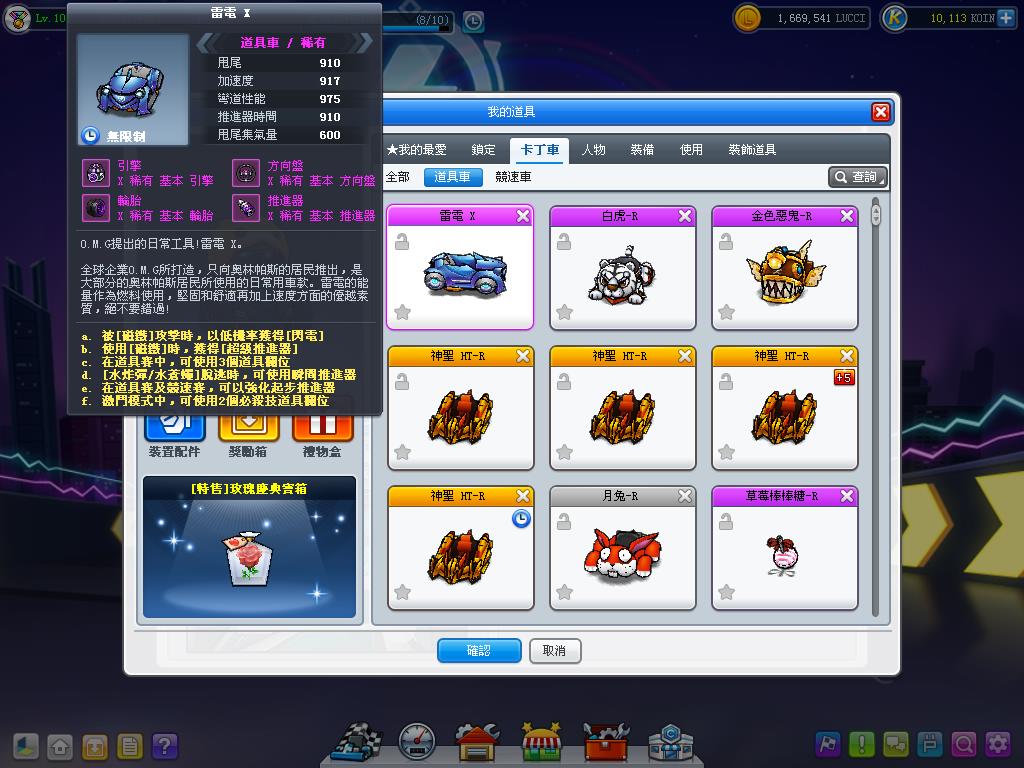The width and height of the screenshot is (1024, 768).
Task: Open the 裝飾道具 tab
Action: tap(752, 150)
